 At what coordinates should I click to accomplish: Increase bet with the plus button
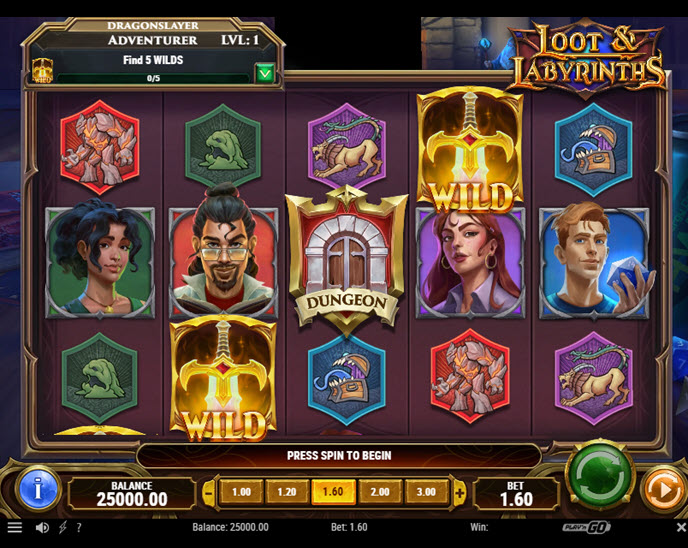pos(459,492)
